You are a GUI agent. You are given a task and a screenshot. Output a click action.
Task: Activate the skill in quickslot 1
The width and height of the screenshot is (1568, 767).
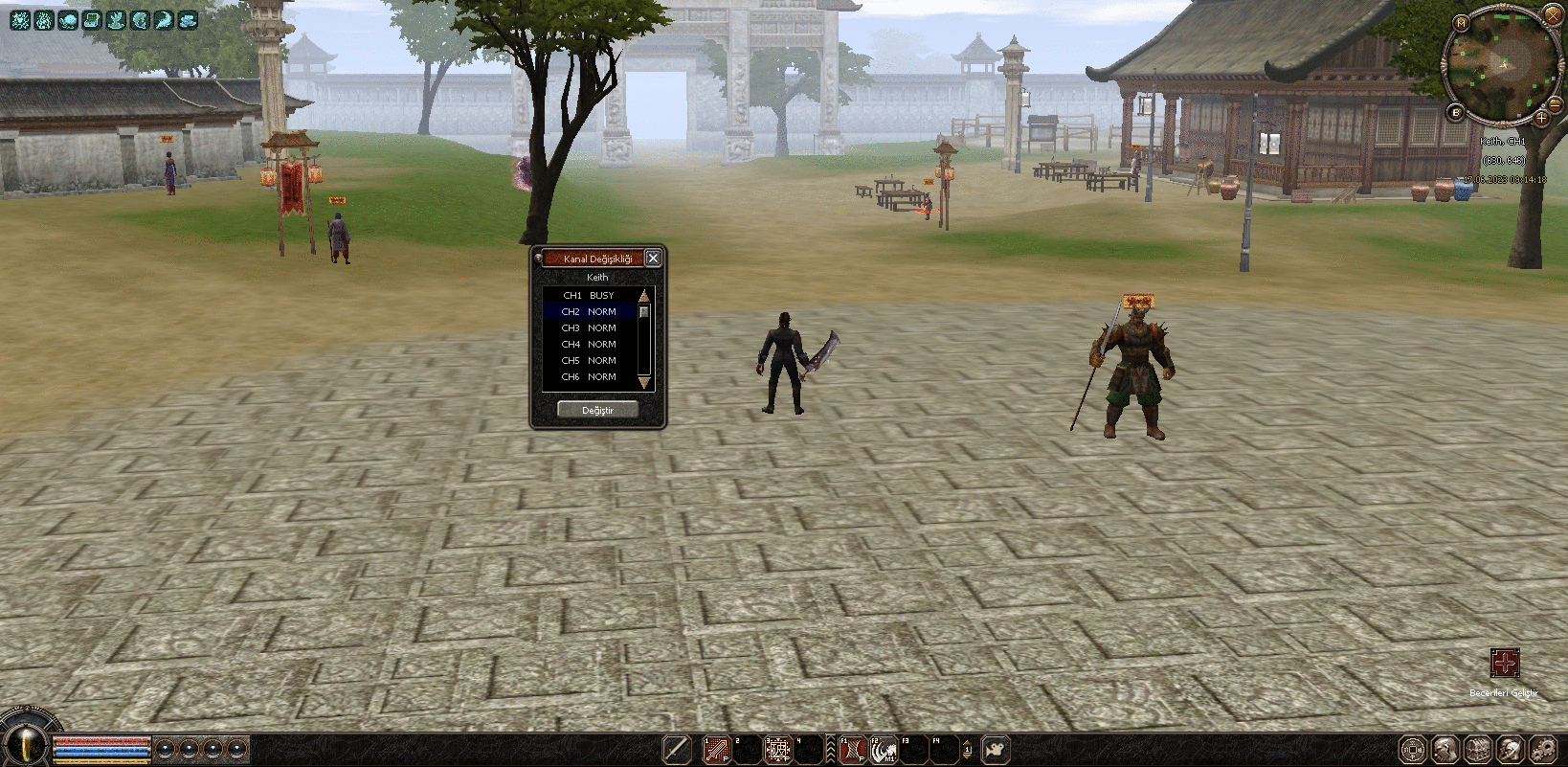pyautogui.click(x=716, y=750)
